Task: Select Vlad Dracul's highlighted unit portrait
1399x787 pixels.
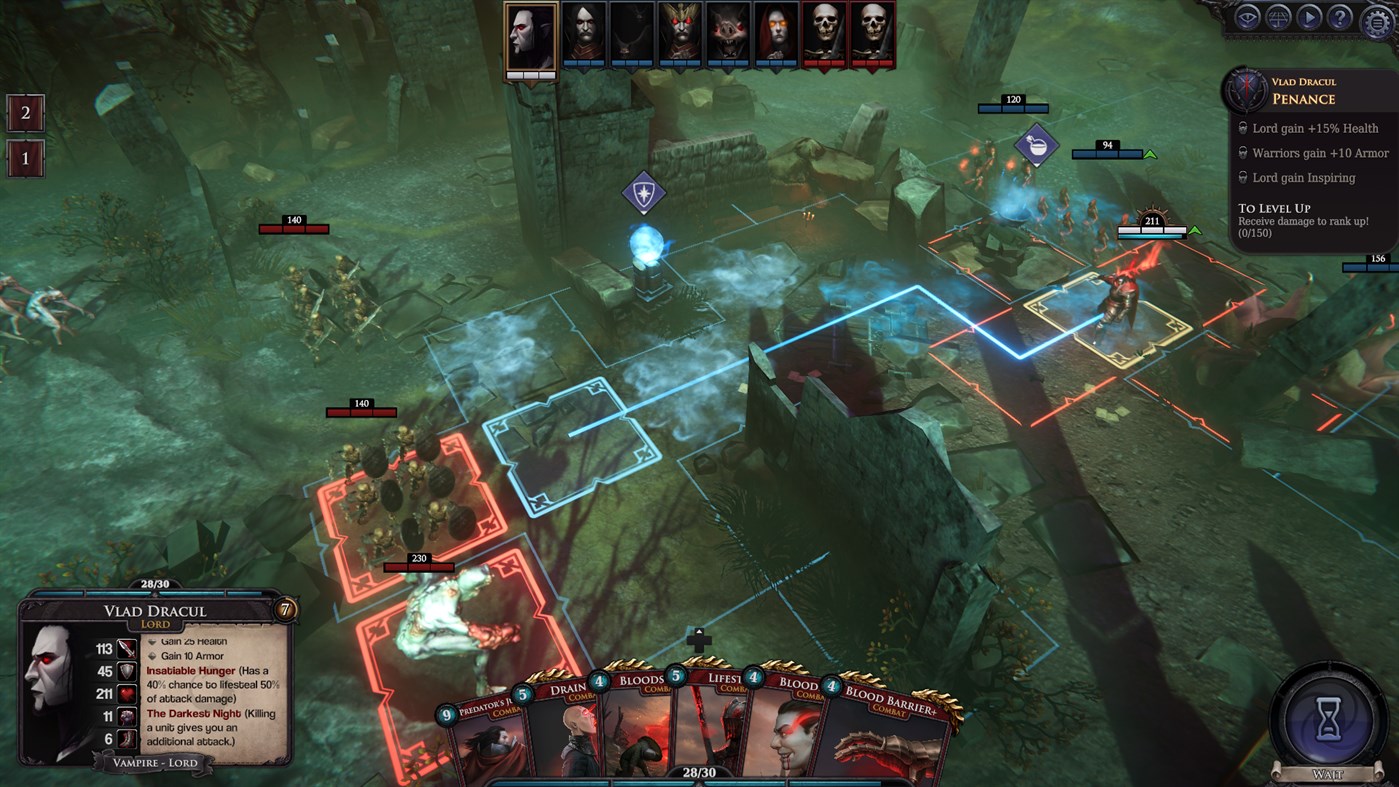Action: pyautogui.click(x=530, y=35)
